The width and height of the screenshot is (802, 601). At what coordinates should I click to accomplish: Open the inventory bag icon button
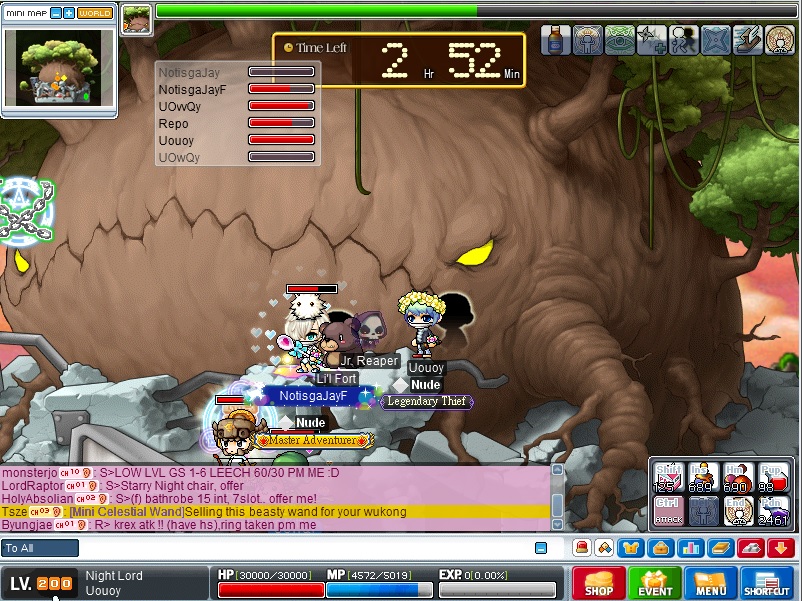point(660,547)
